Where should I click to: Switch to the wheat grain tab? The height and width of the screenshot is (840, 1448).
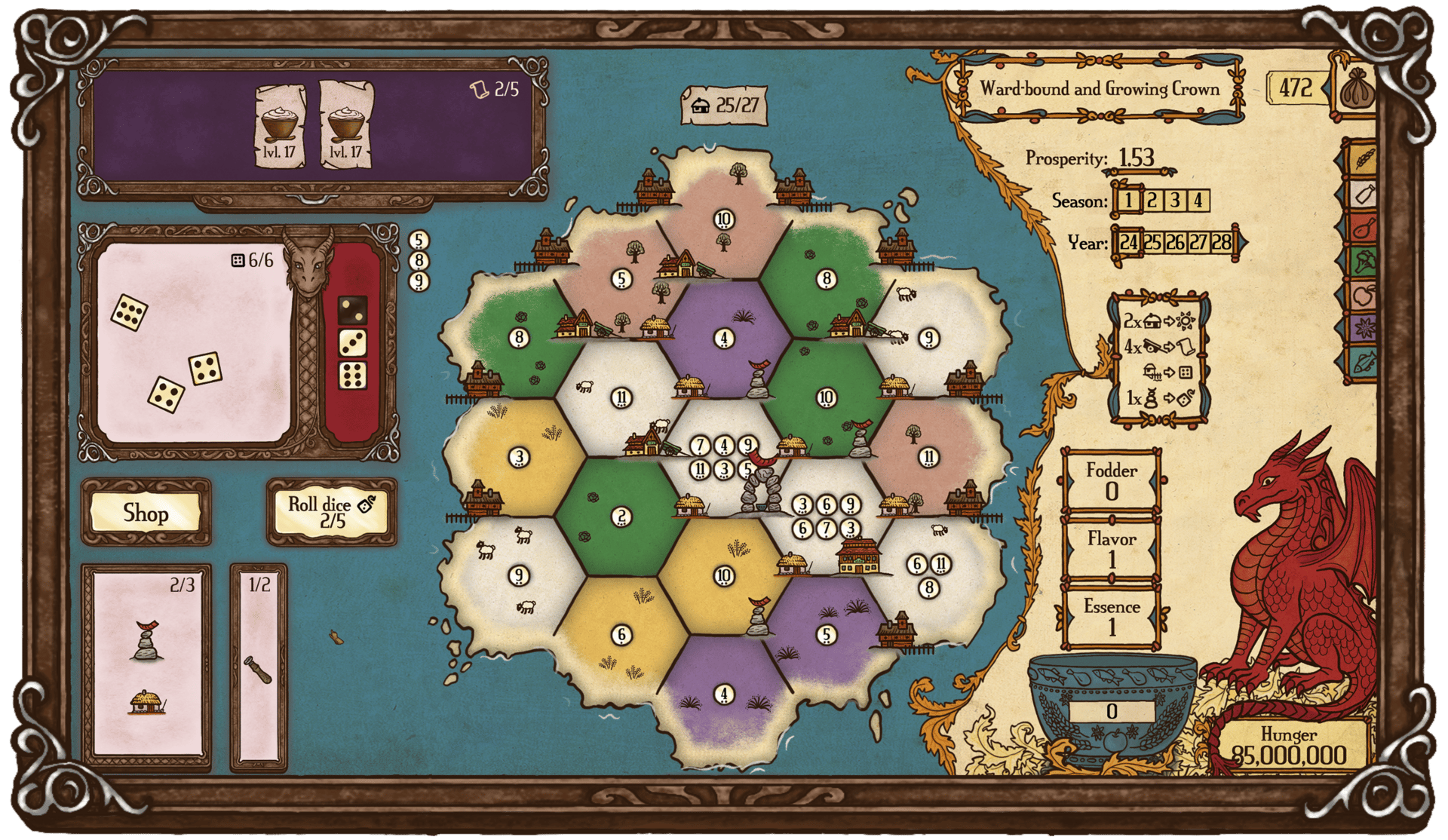pyautogui.click(x=1364, y=159)
